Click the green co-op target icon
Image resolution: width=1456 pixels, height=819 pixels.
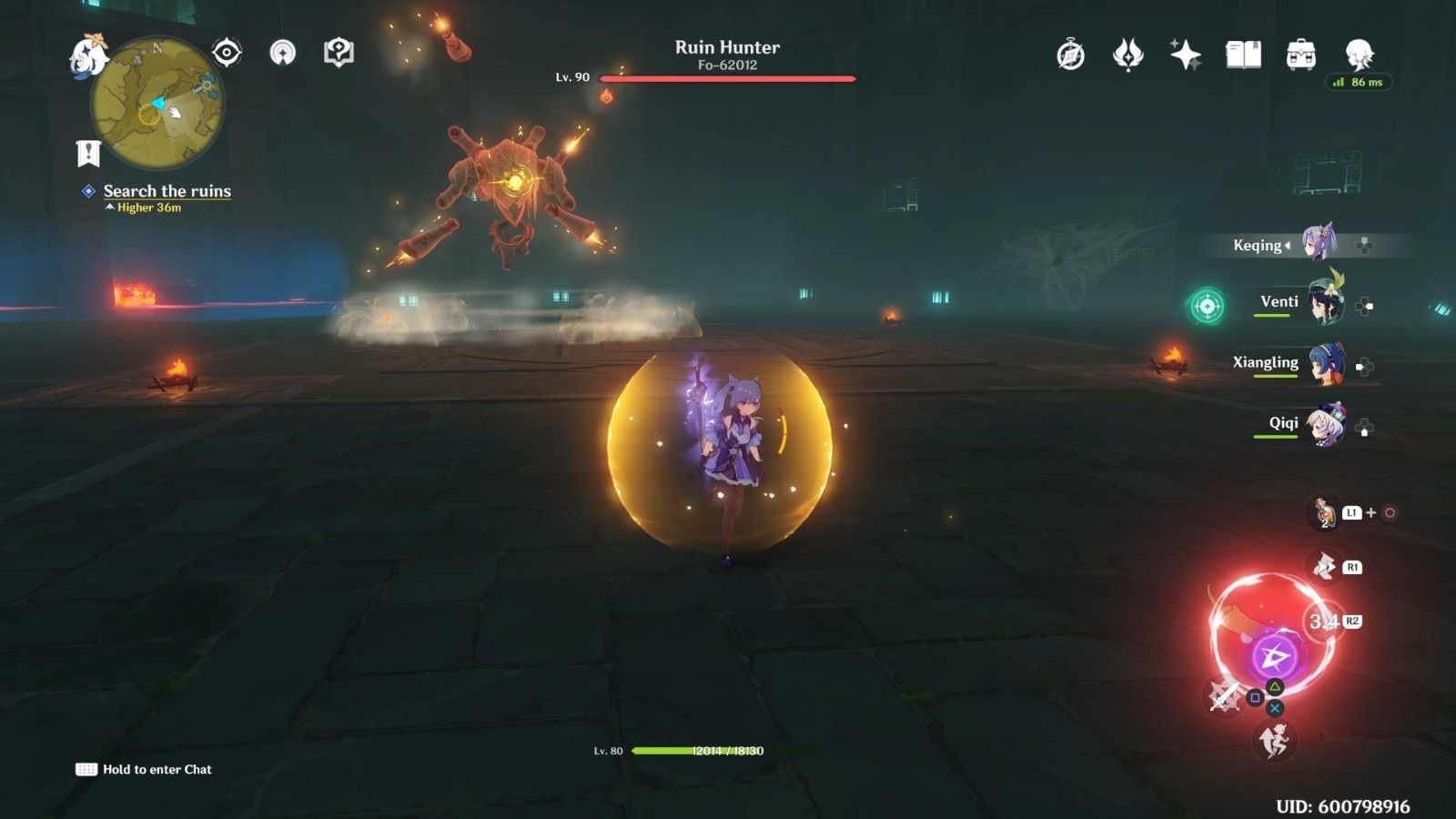point(1208,306)
